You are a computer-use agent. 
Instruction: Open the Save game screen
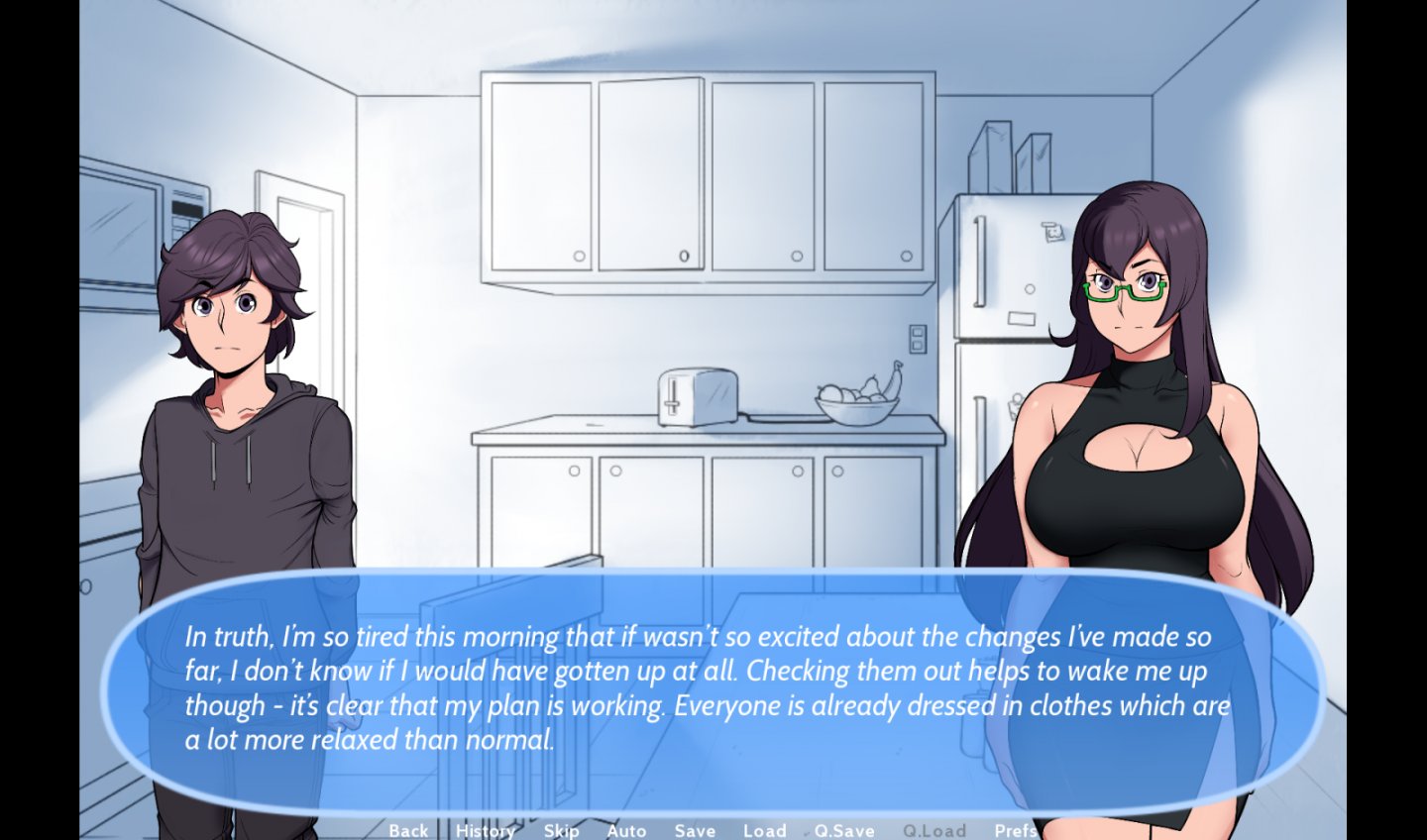click(694, 831)
